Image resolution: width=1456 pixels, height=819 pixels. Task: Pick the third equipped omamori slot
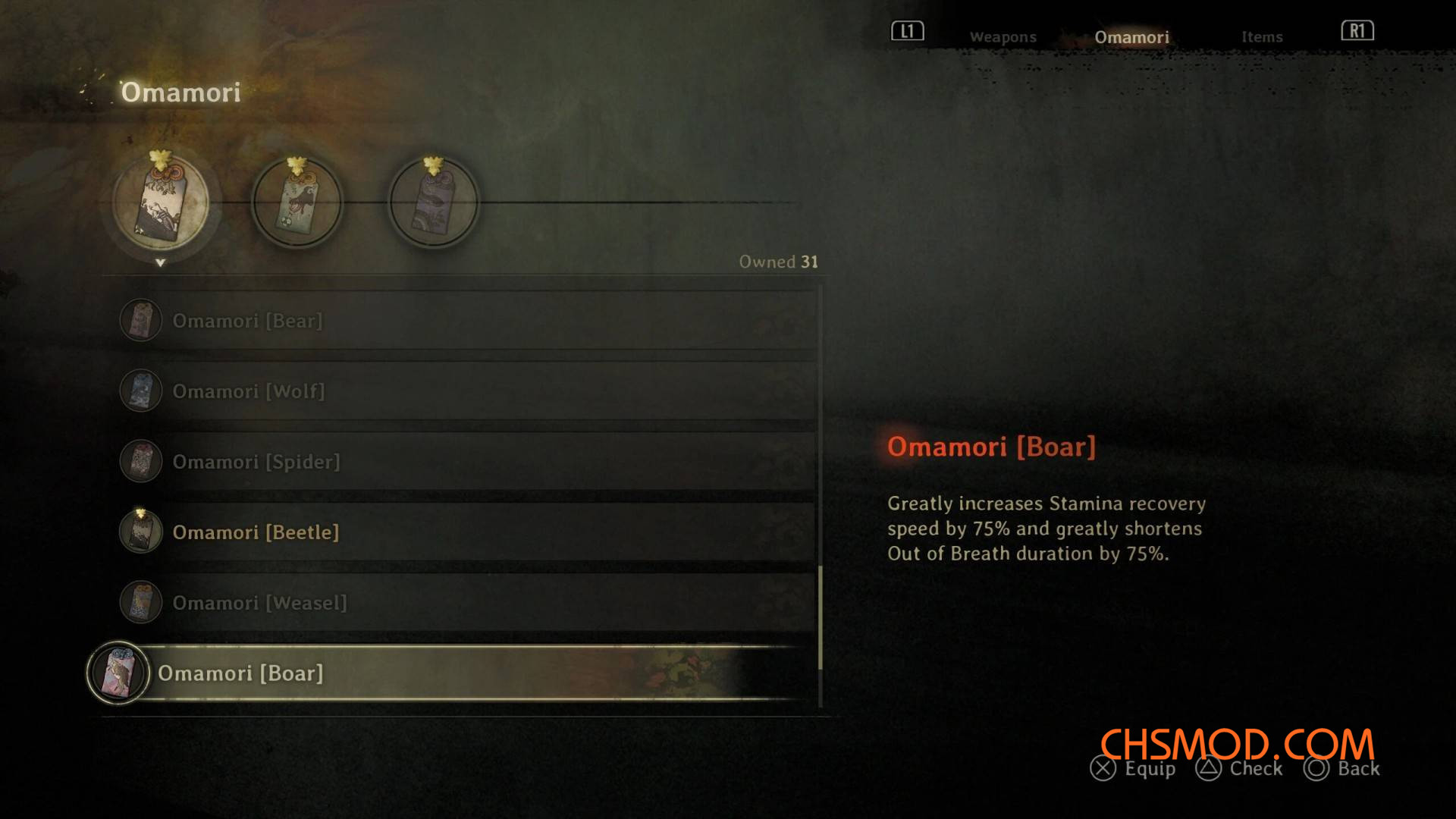click(x=434, y=202)
